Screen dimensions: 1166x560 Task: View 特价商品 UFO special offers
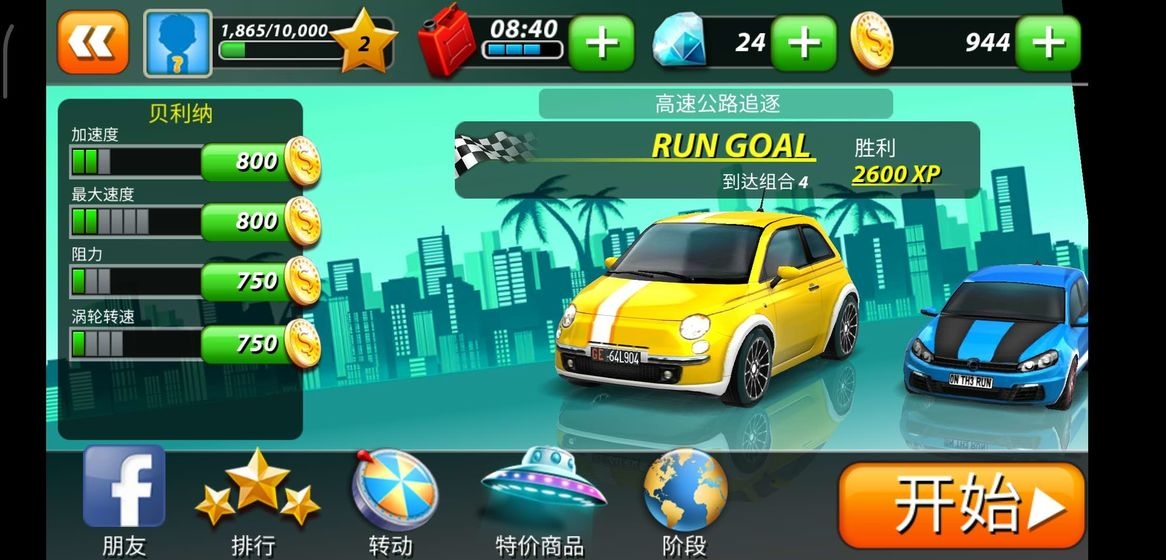coord(541,498)
